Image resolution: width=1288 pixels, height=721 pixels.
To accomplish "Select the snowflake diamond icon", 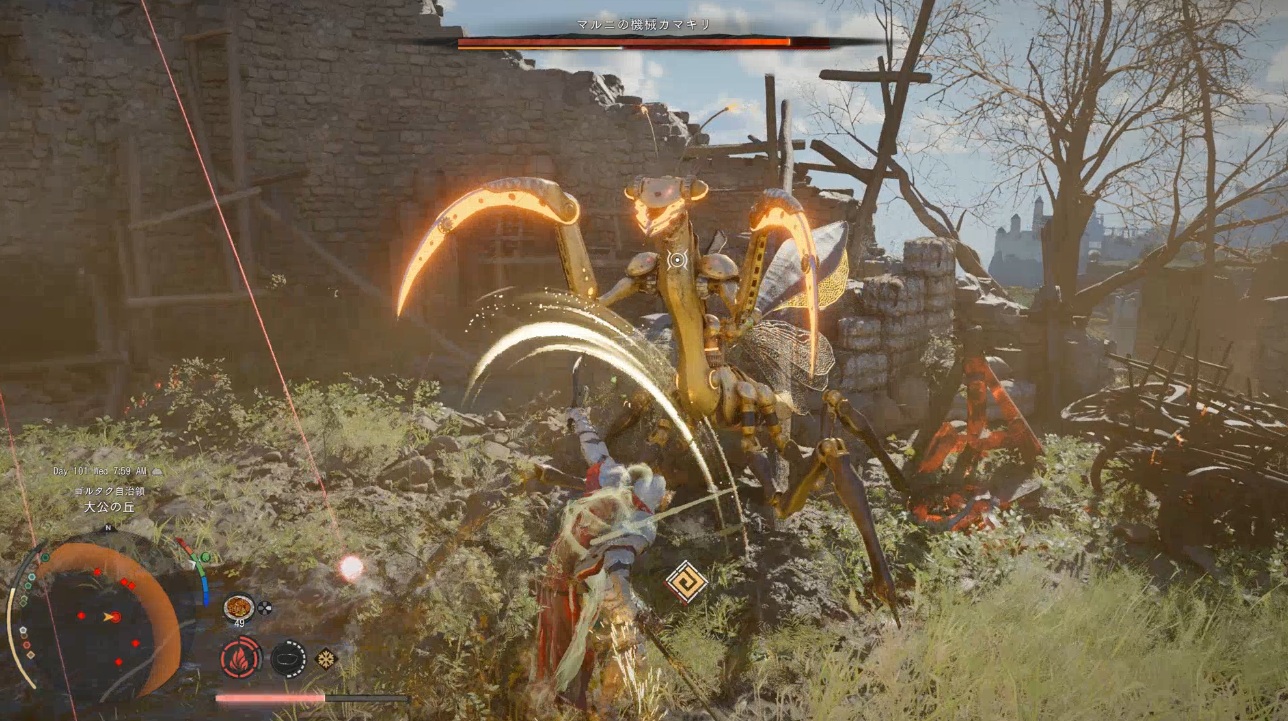I will (326, 658).
